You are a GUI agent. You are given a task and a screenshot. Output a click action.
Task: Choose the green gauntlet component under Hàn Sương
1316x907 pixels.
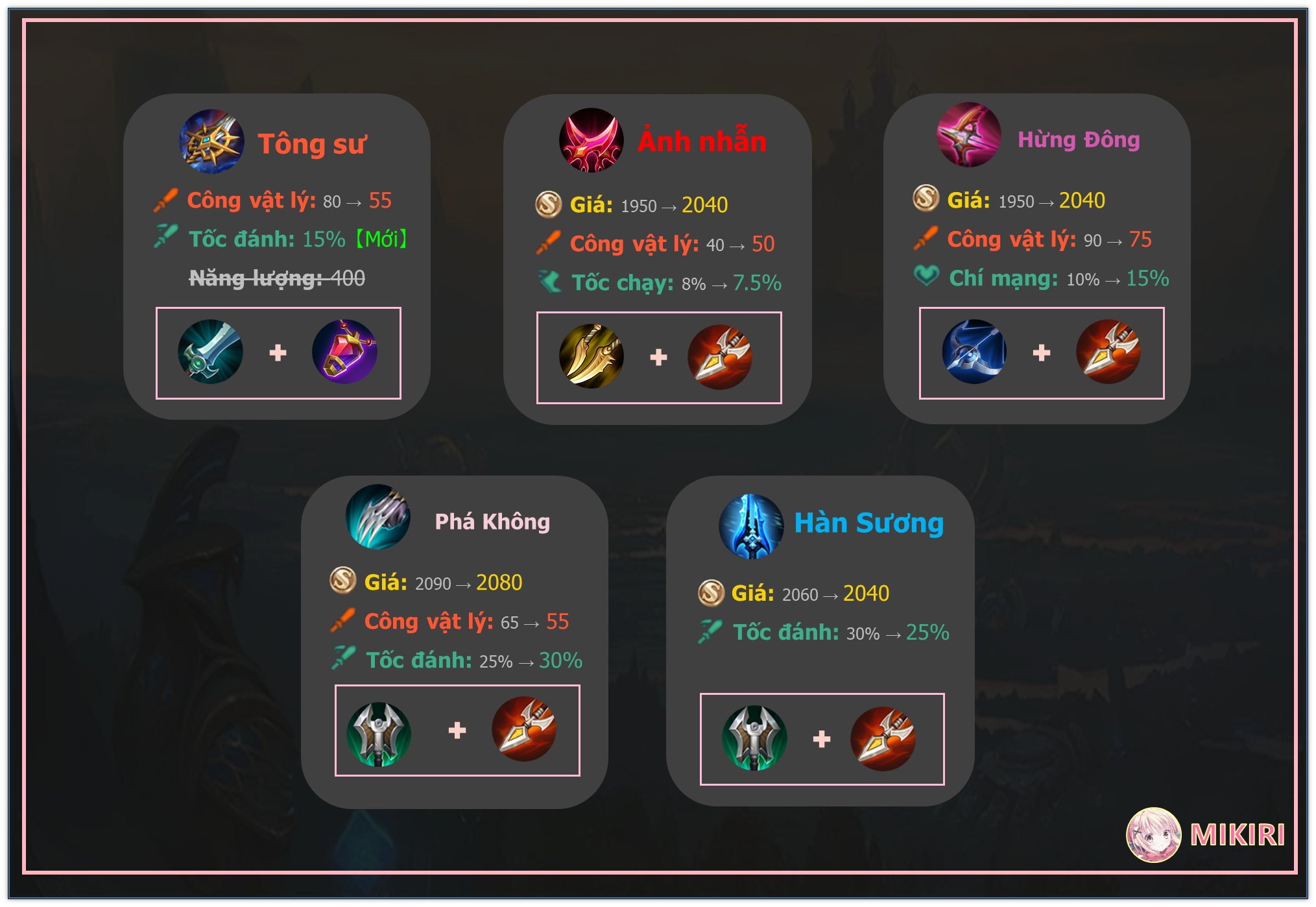tap(754, 738)
